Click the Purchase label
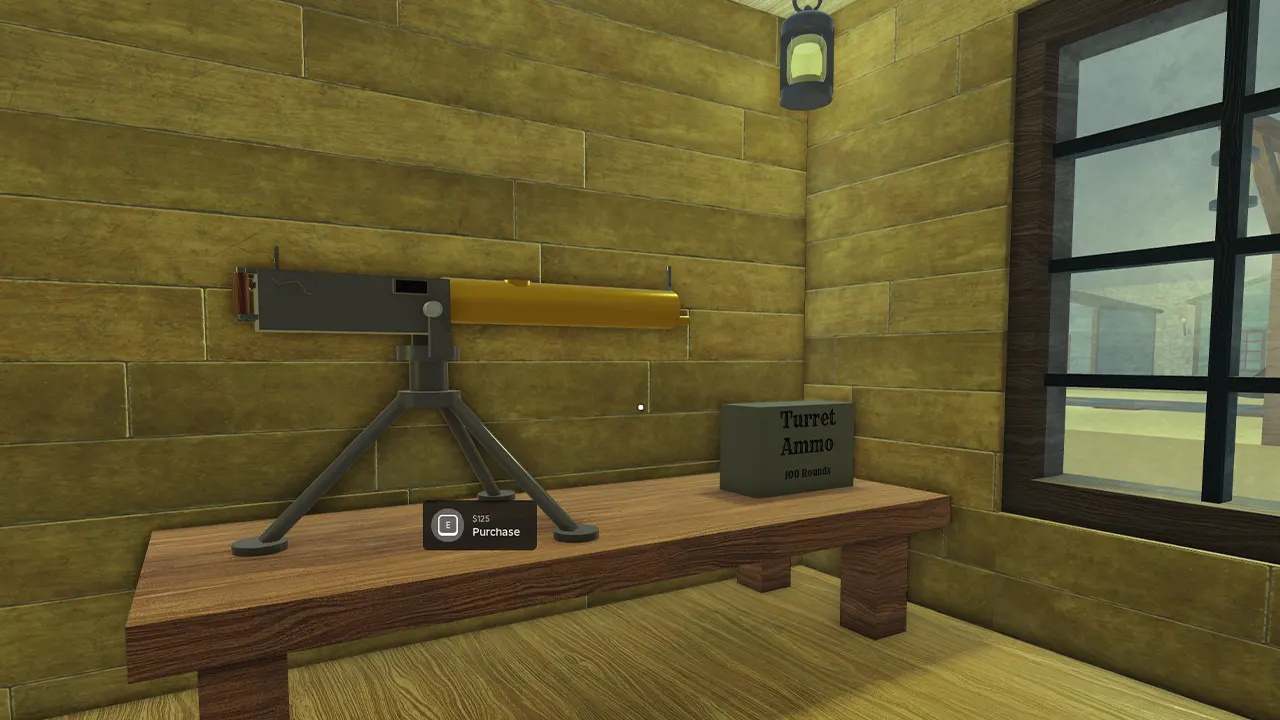 point(494,532)
